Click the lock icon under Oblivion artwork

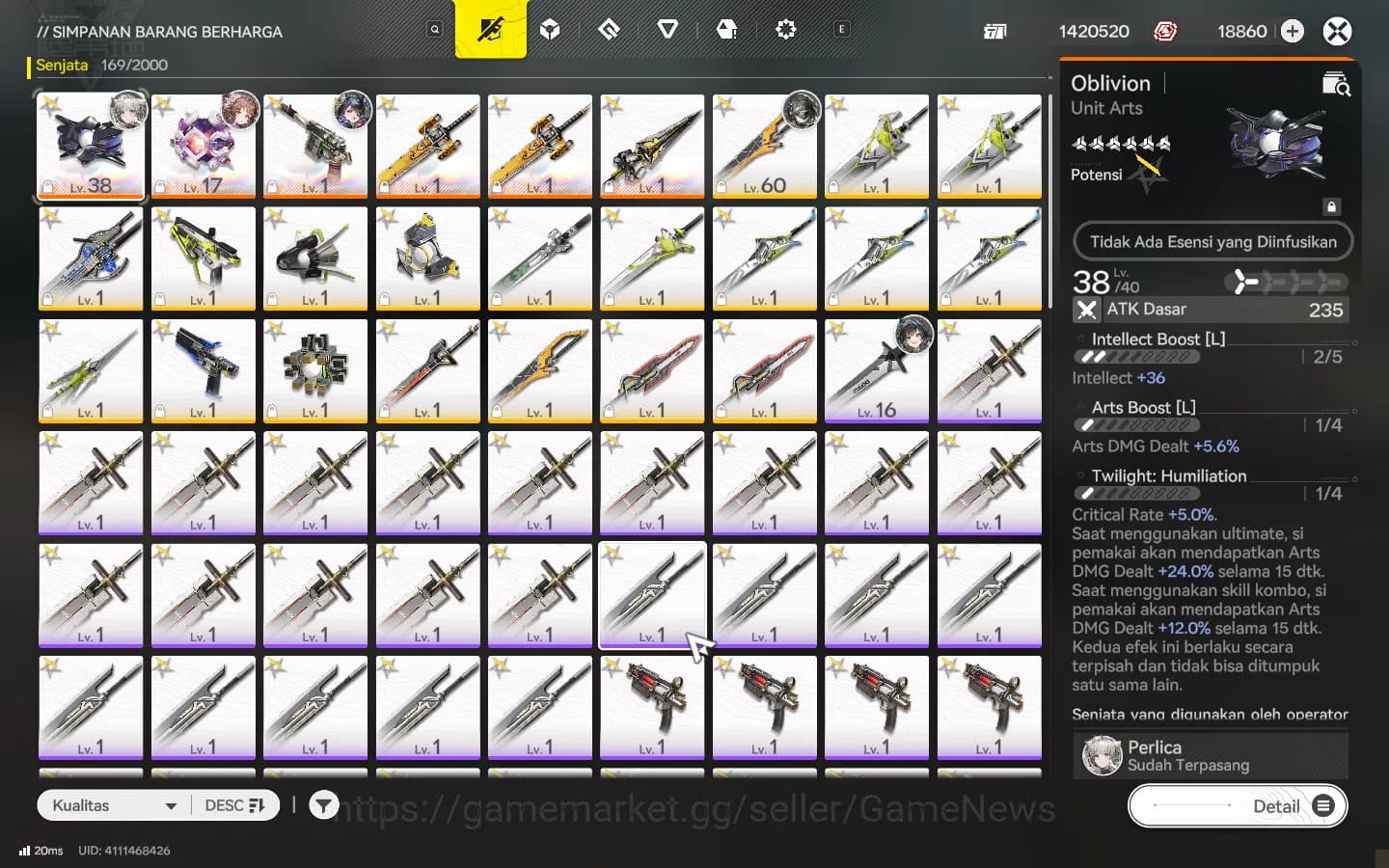[1332, 206]
